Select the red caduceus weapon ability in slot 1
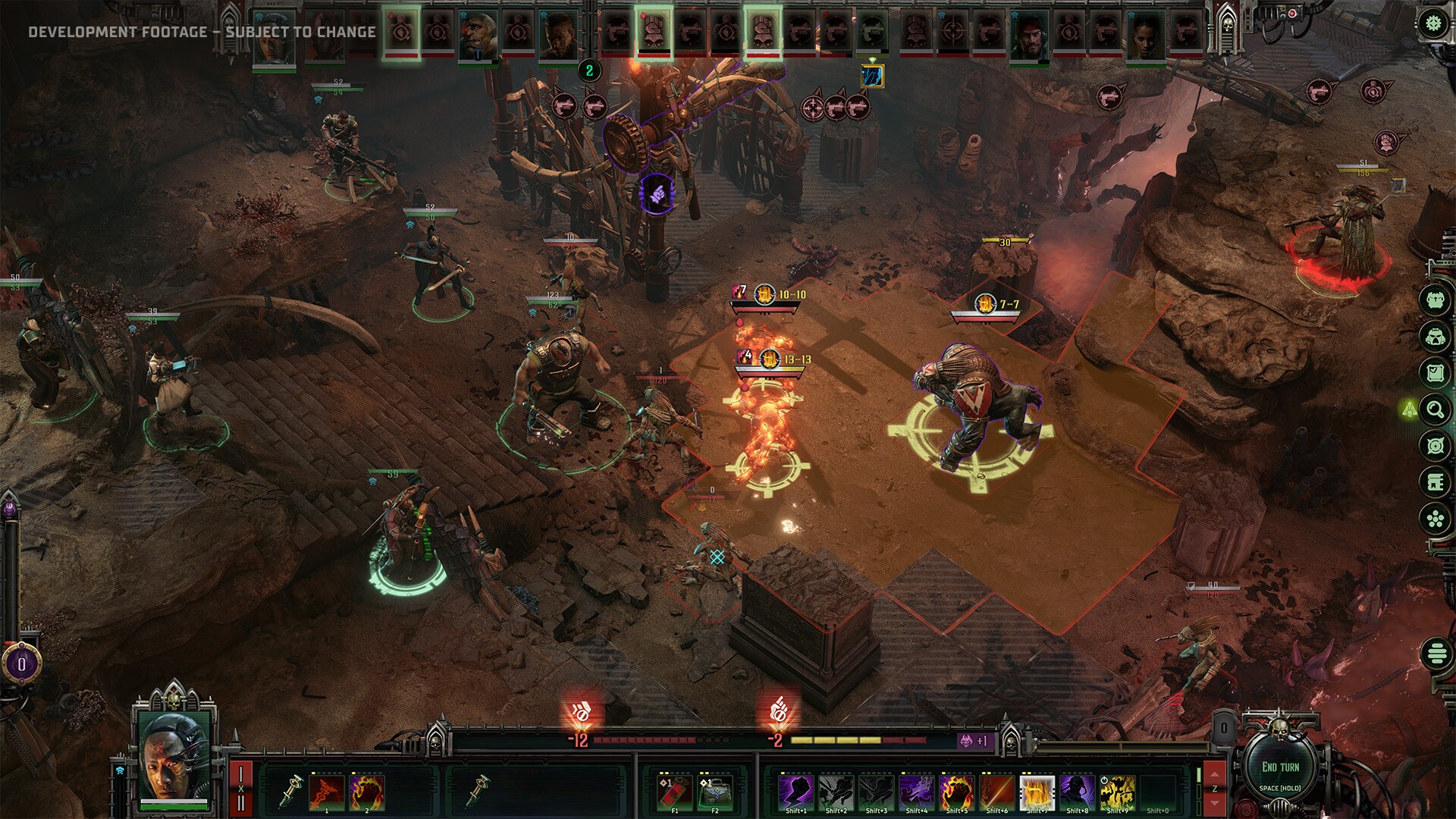Viewport: 1456px width, 819px height. point(327,792)
